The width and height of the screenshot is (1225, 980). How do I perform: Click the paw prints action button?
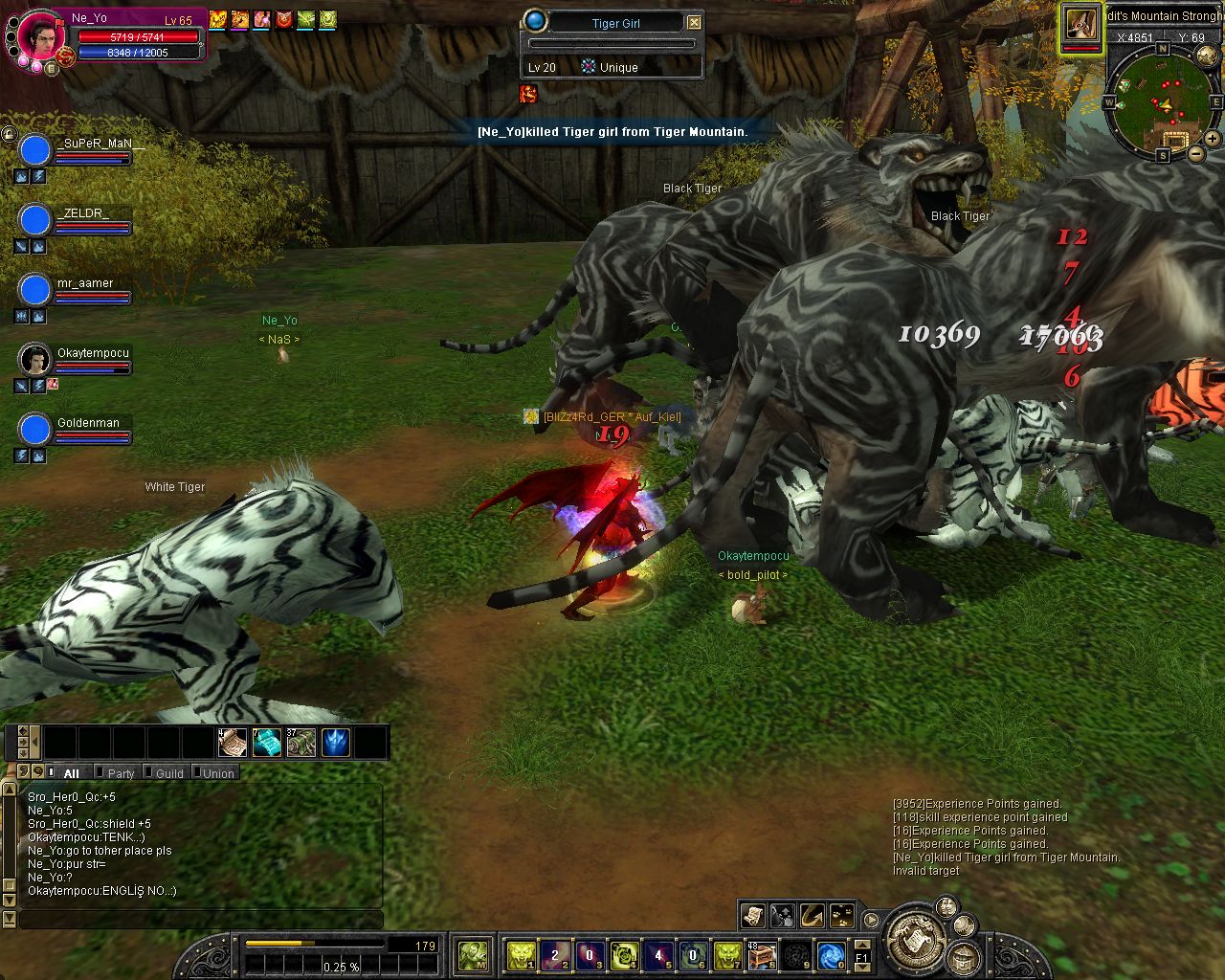coord(842,916)
